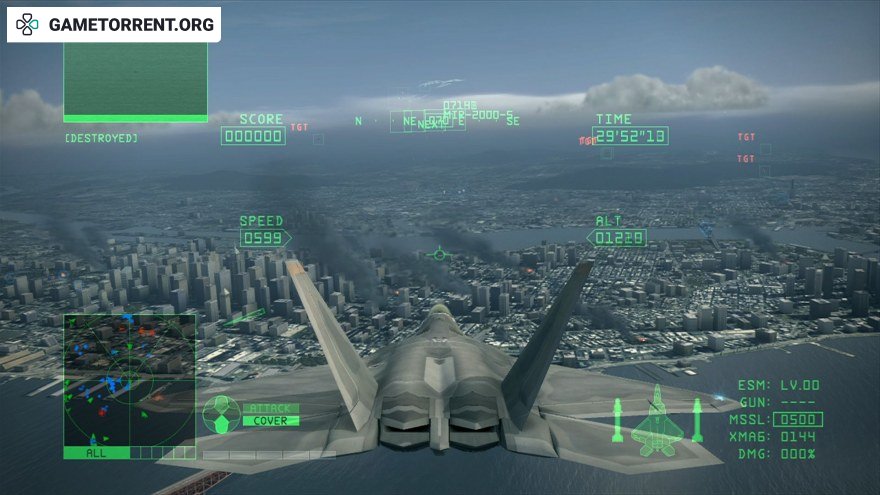
Task: Select the ALL bar under the radar
Action: tap(96, 453)
